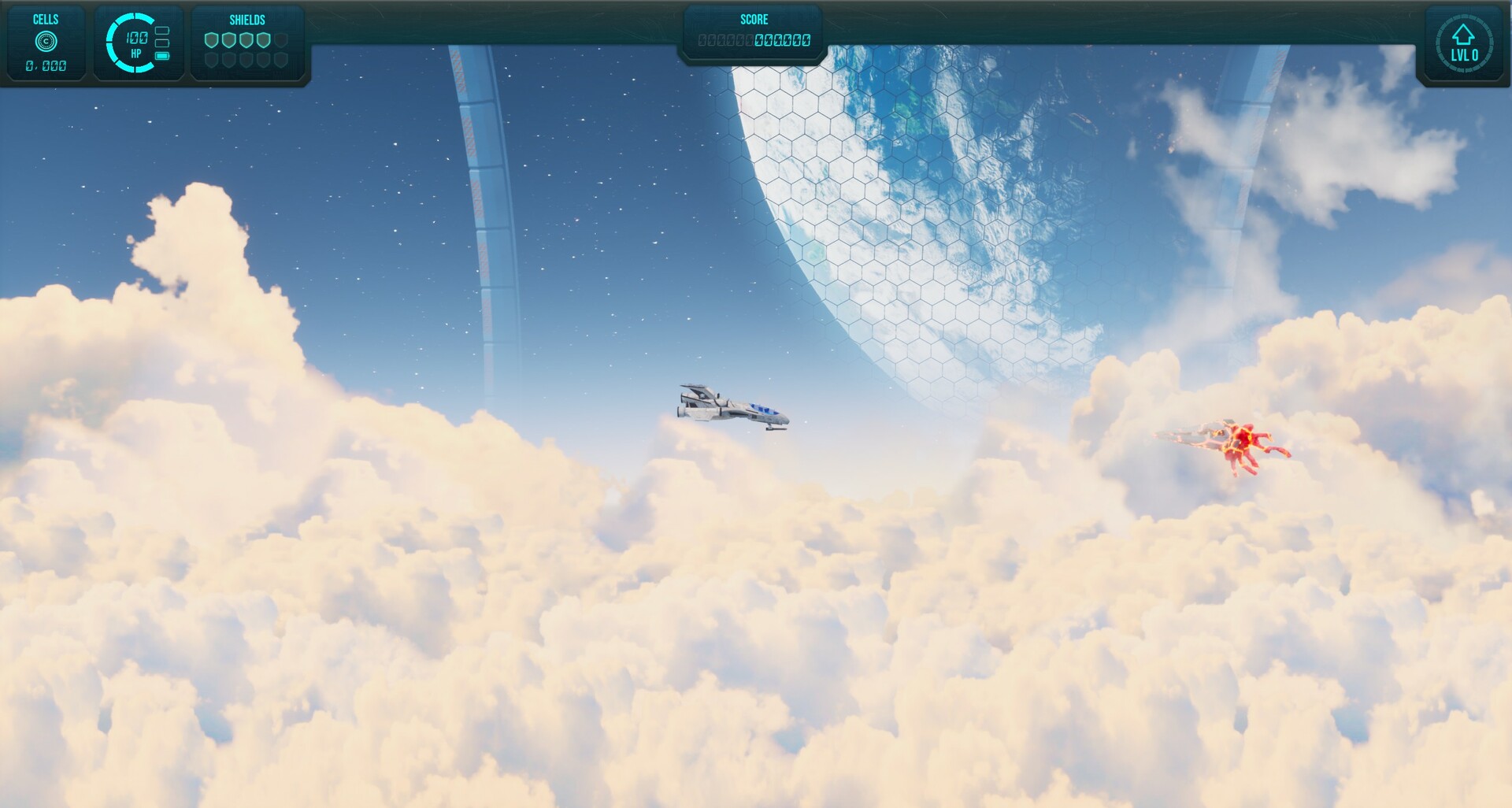Viewport: 1512px width, 808px height.
Task: Click the battery charge indicator beside HP
Action: 163,56
